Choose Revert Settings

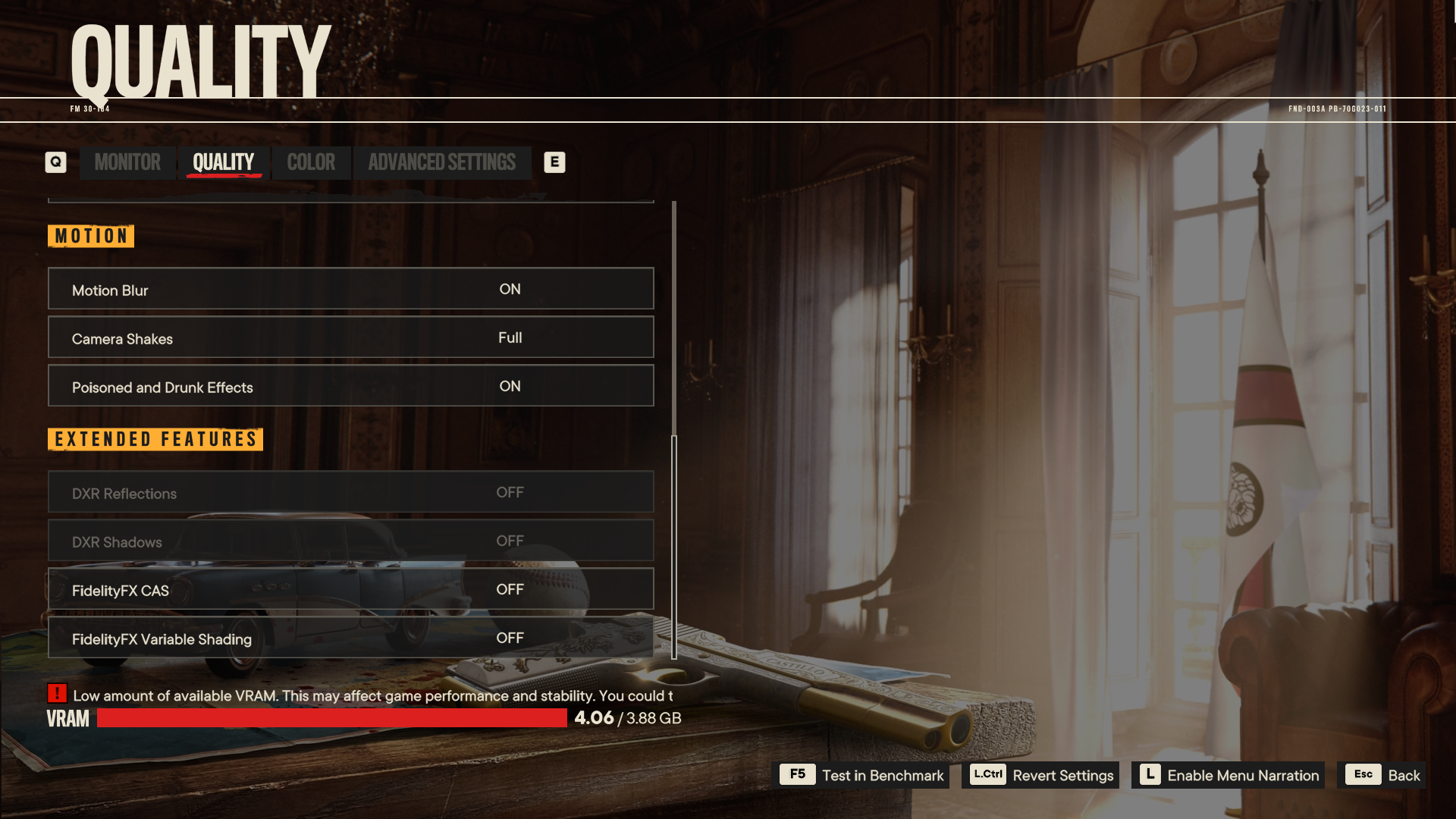pyautogui.click(x=1041, y=775)
